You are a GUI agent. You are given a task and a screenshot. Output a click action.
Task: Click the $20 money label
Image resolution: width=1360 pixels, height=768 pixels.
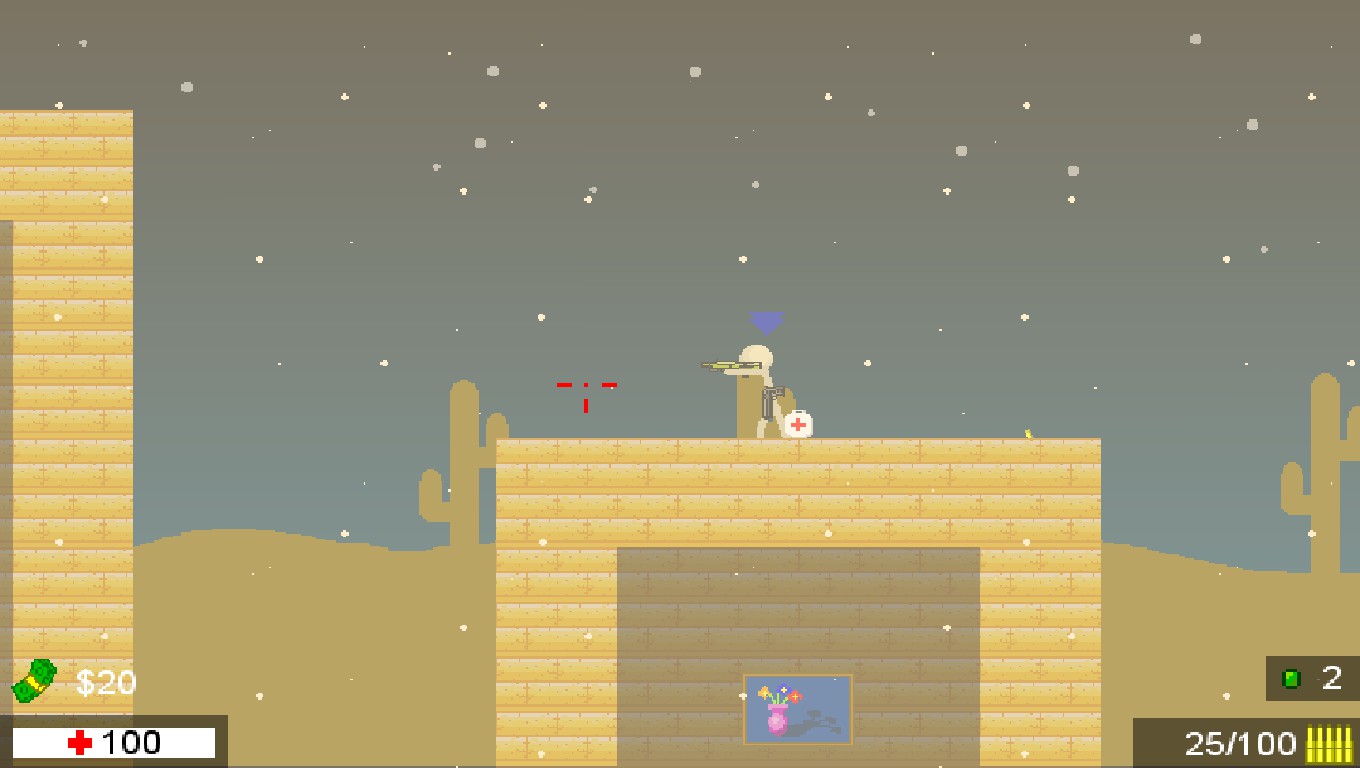103,682
